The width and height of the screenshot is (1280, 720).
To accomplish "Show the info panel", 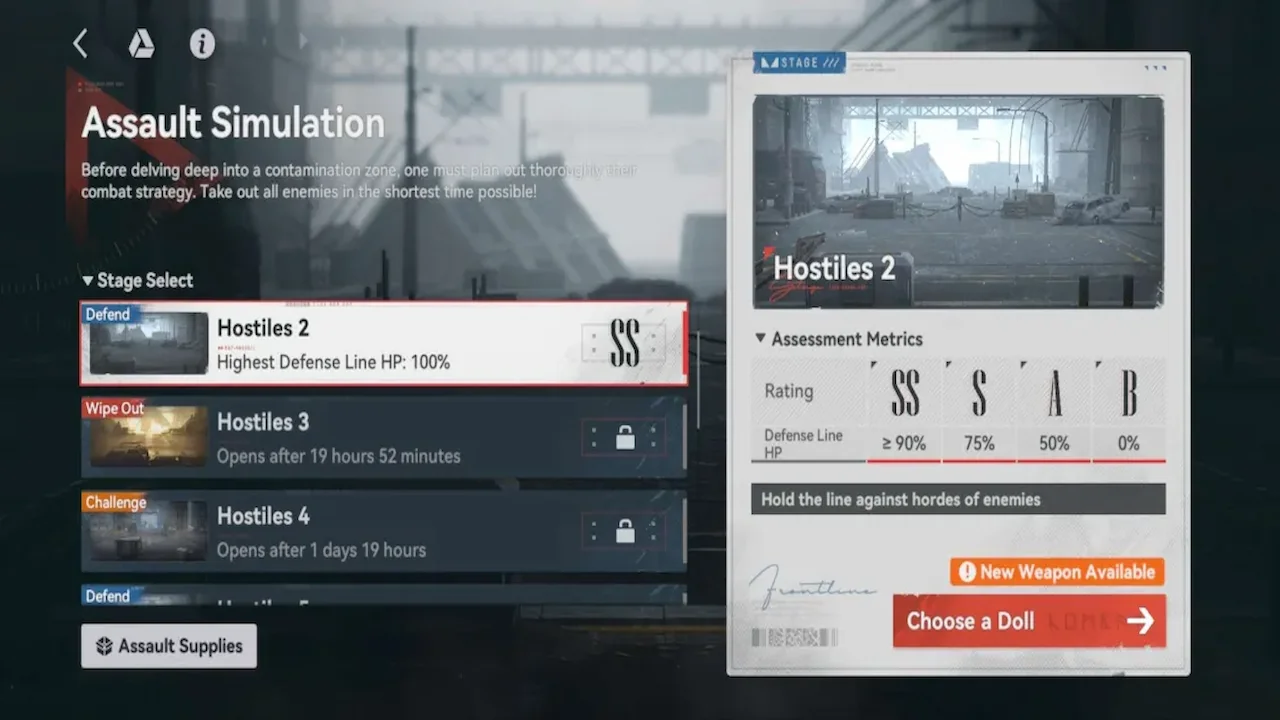I will [202, 43].
